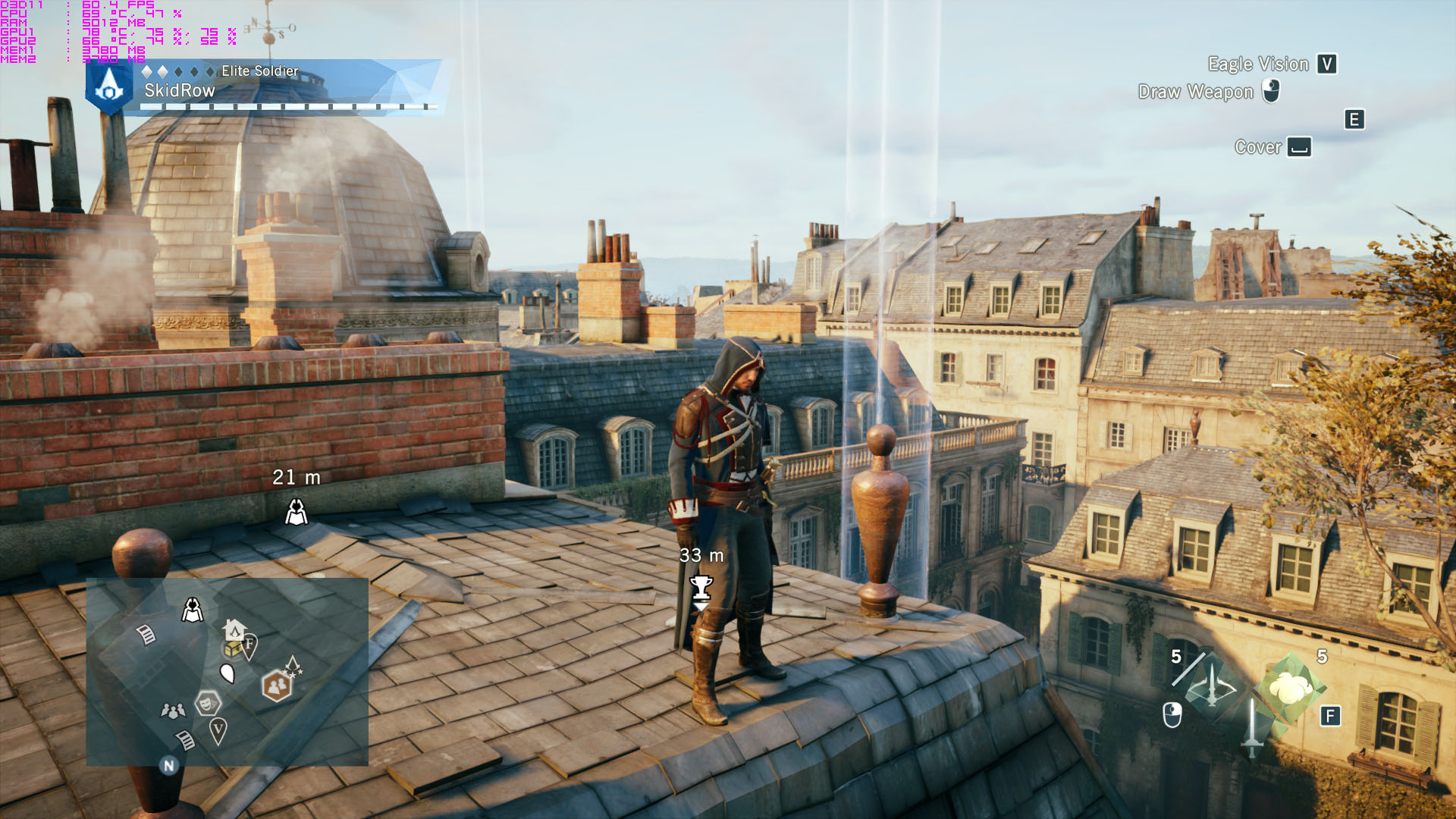Click the trophy objective marker at 33 m
1456x819 pixels.
point(701,588)
